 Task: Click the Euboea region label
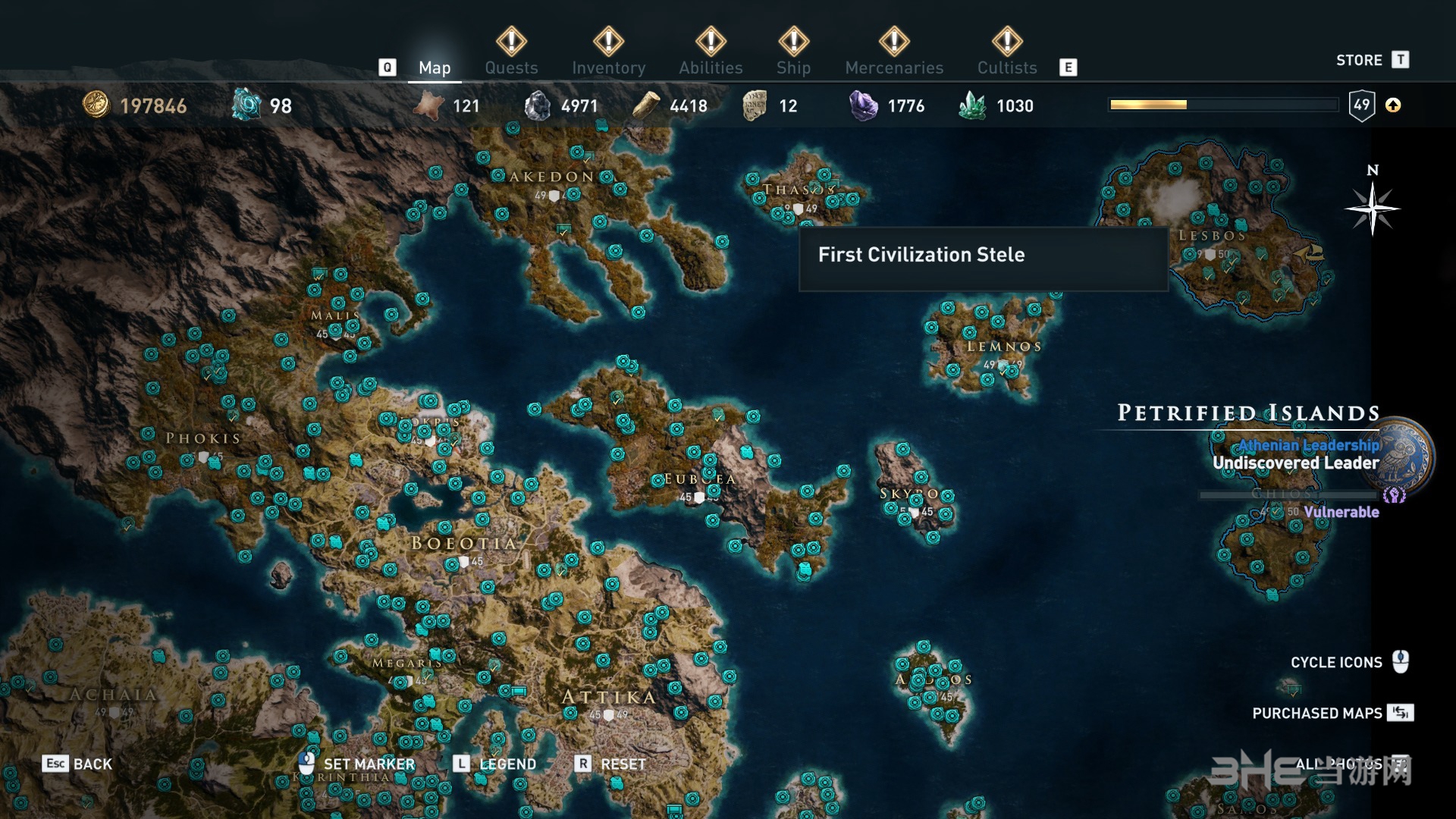(x=698, y=479)
